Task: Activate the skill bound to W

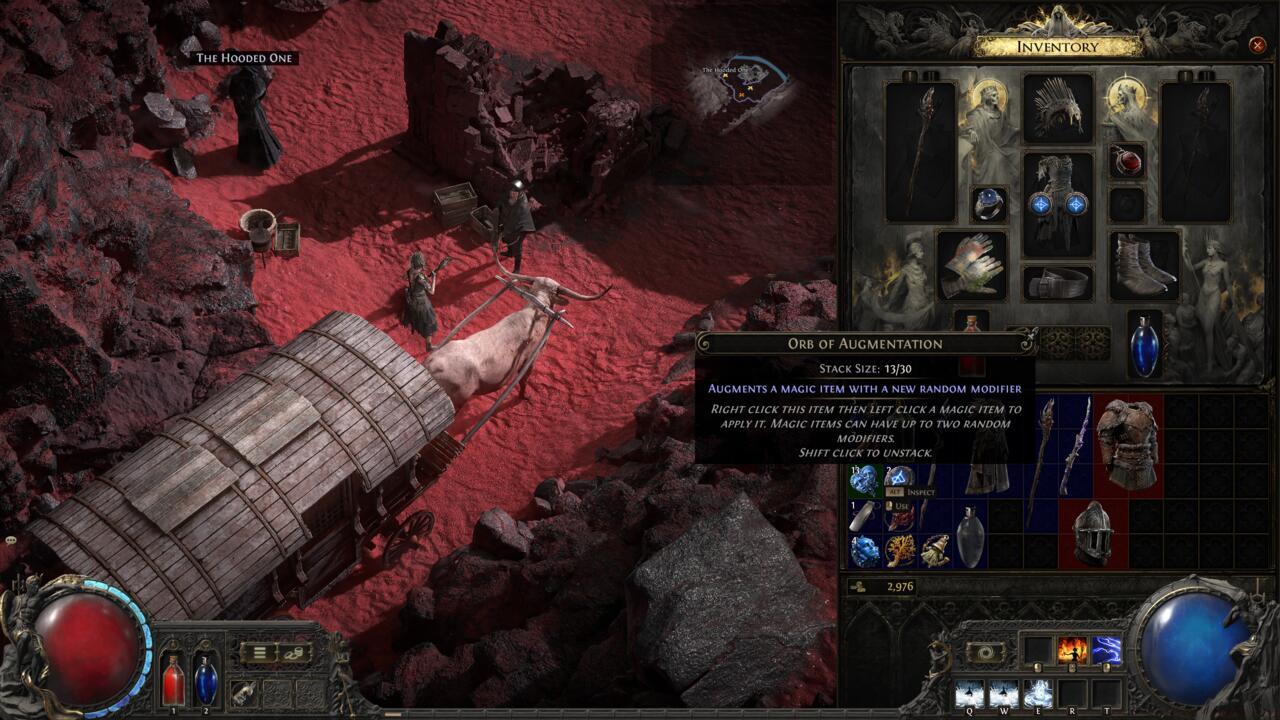Action: (1003, 692)
